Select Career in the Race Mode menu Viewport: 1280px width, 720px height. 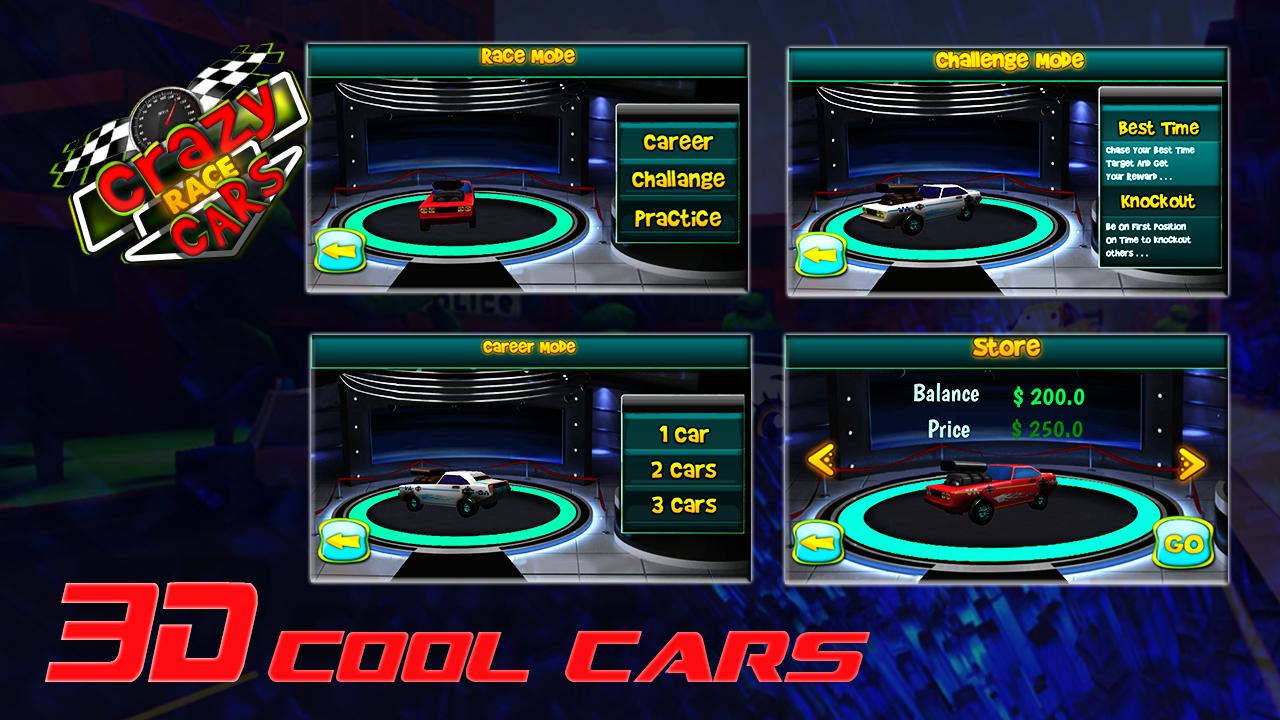680,142
